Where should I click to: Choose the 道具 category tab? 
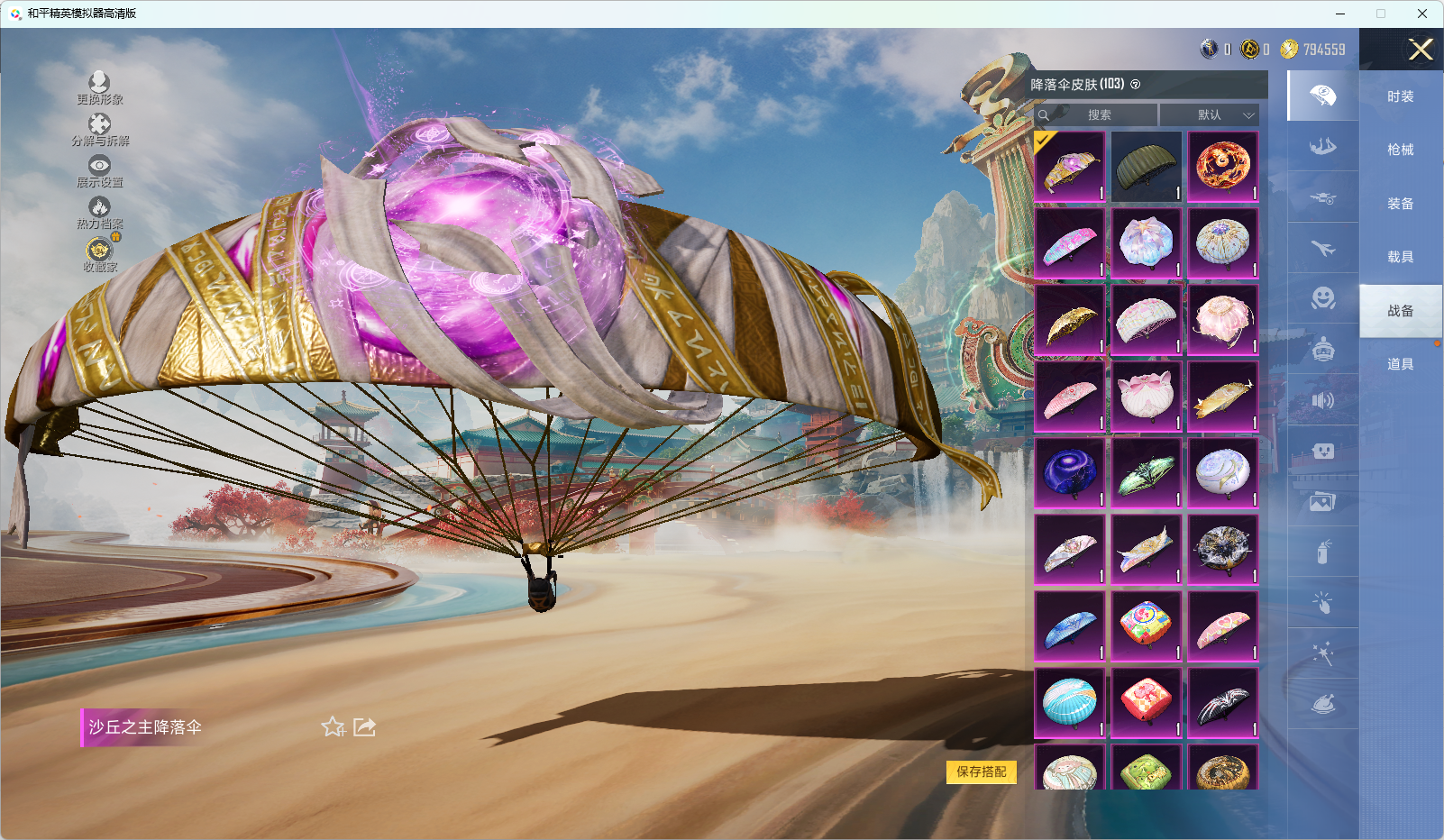1400,364
